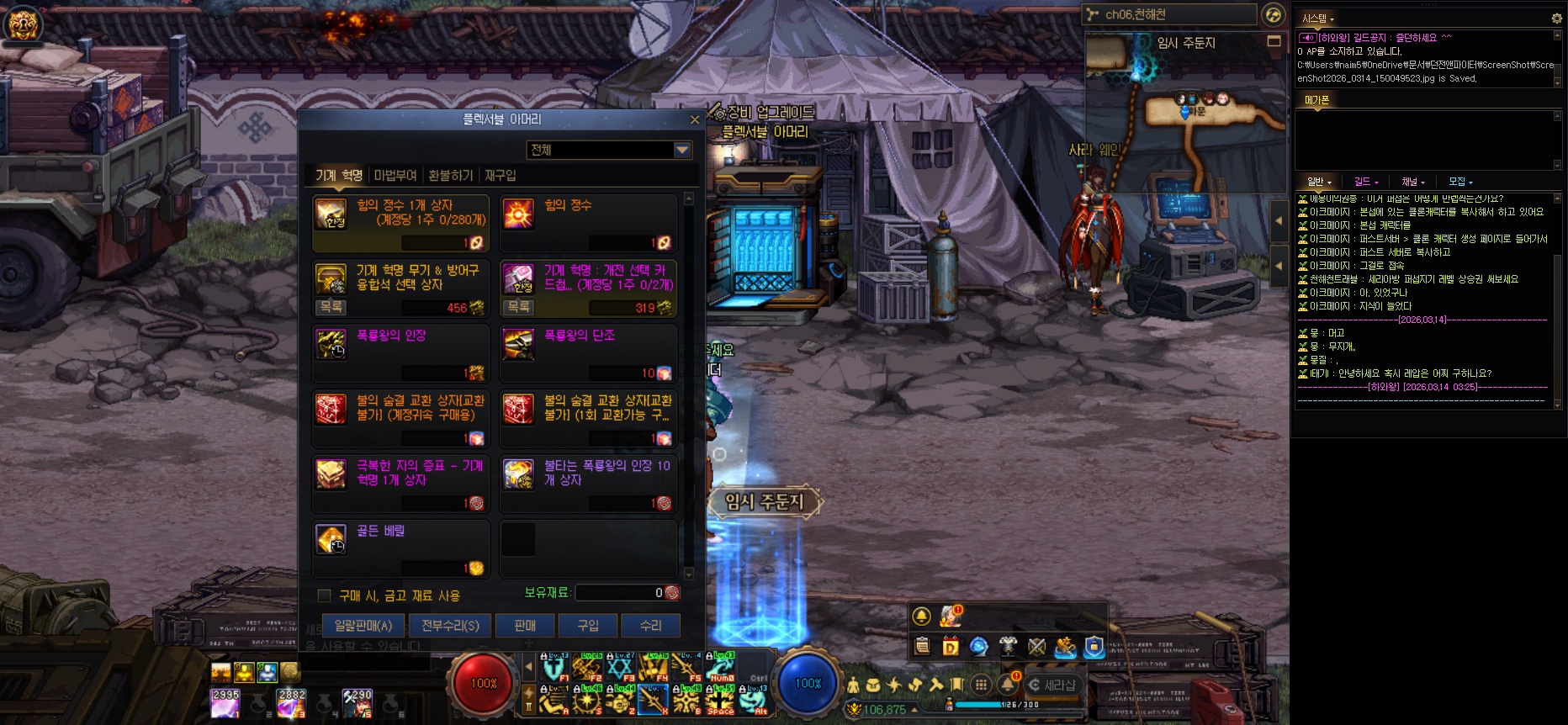Click the 세라샵 shop button
Screen dimensions: 1568x725
pyautogui.click(x=1052, y=685)
